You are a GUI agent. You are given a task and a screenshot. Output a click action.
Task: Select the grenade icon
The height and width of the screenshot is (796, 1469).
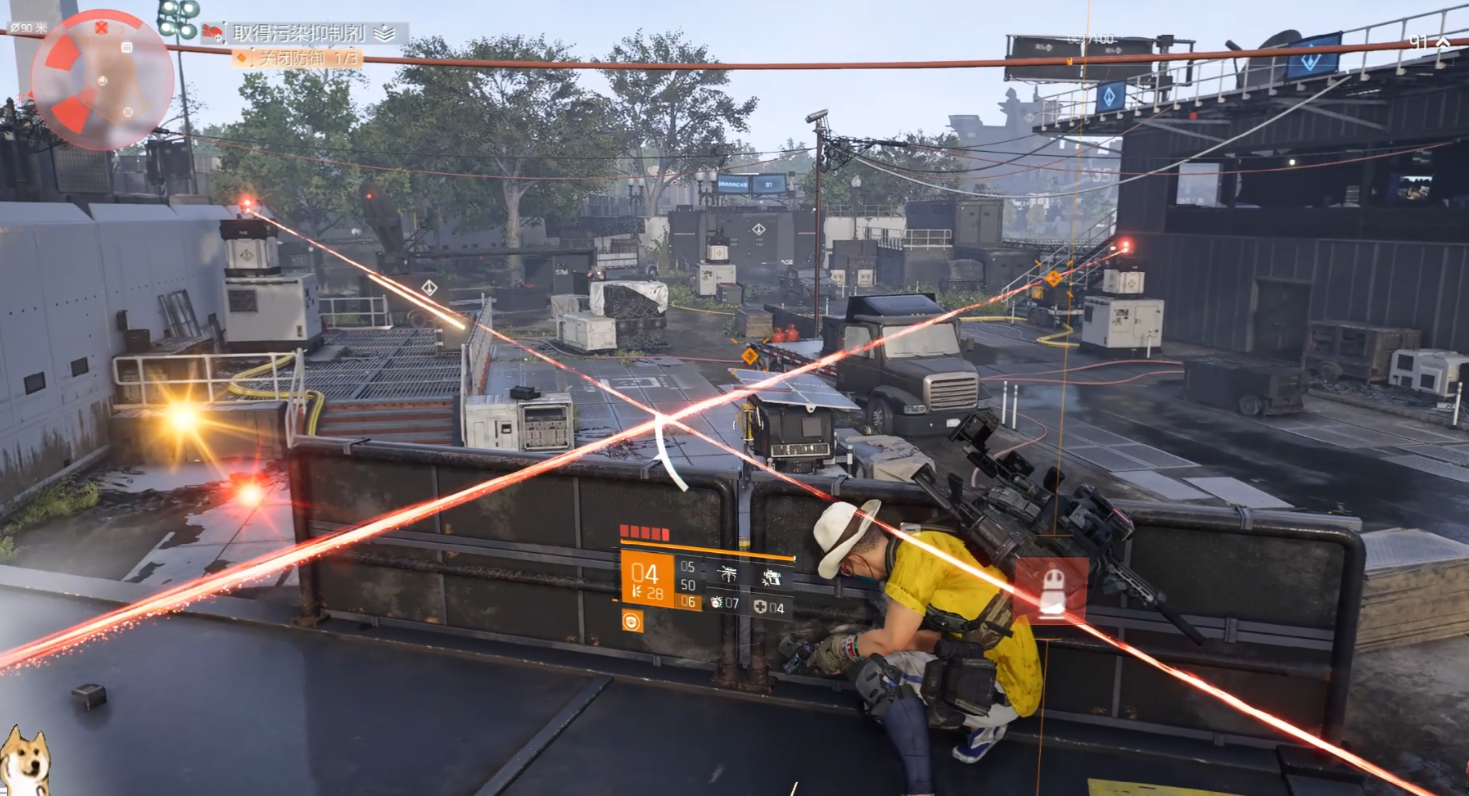point(718,603)
